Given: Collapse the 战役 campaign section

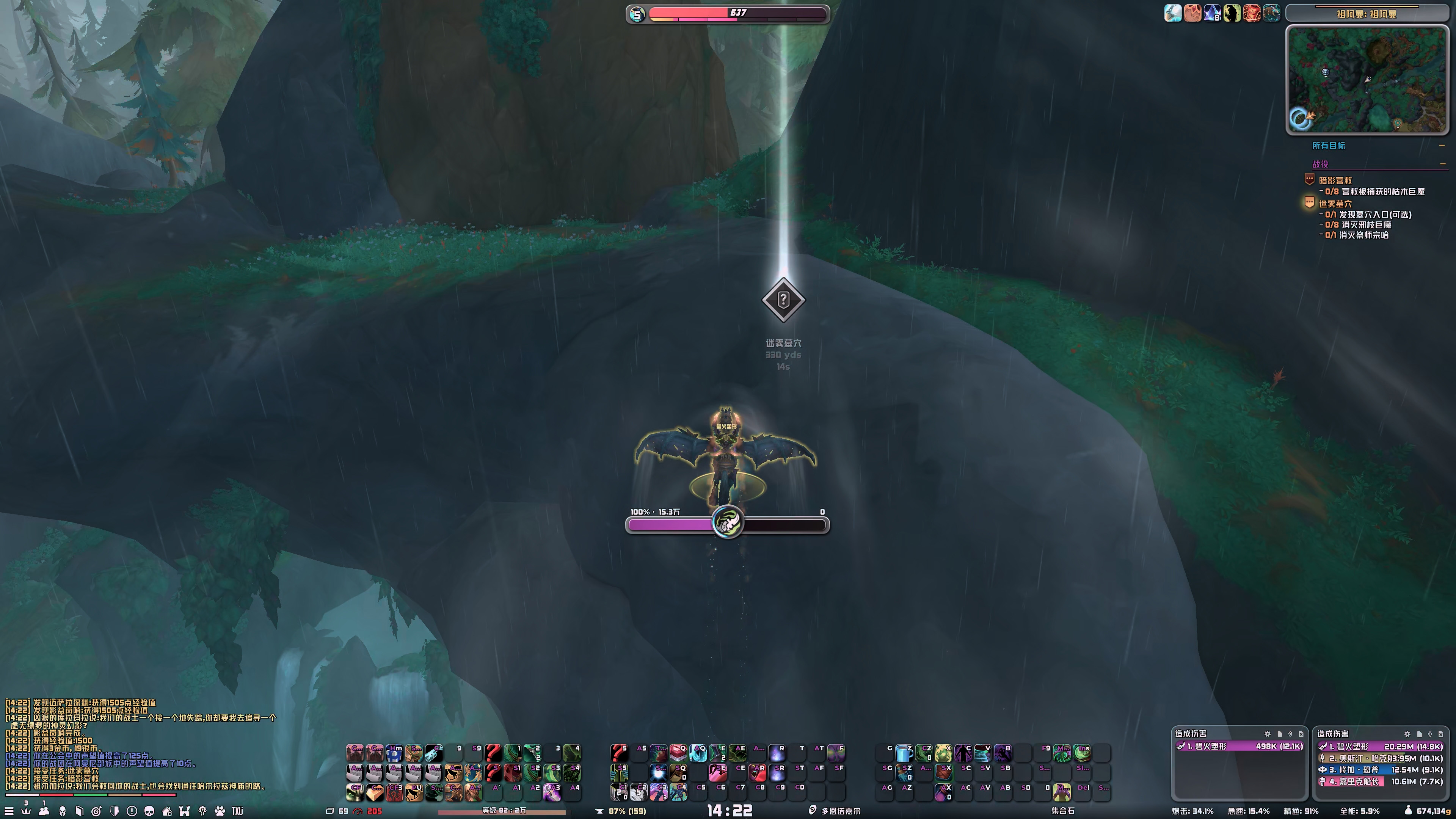Looking at the screenshot, I should click(x=1442, y=164).
